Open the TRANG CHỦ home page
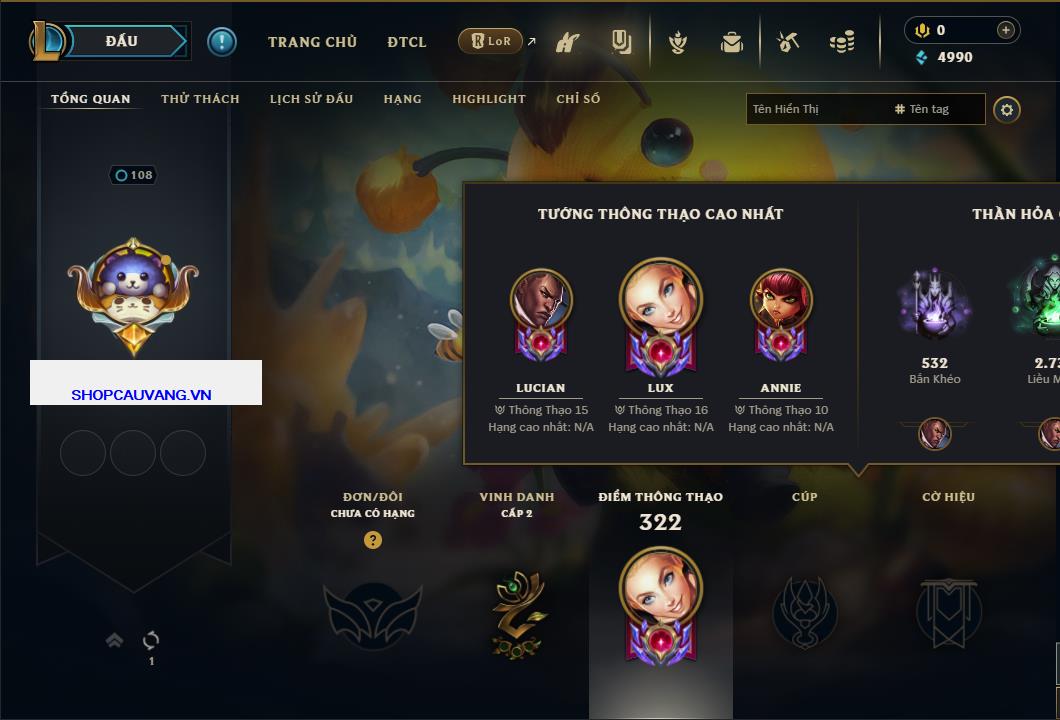This screenshot has height=720, width=1060. [312, 42]
